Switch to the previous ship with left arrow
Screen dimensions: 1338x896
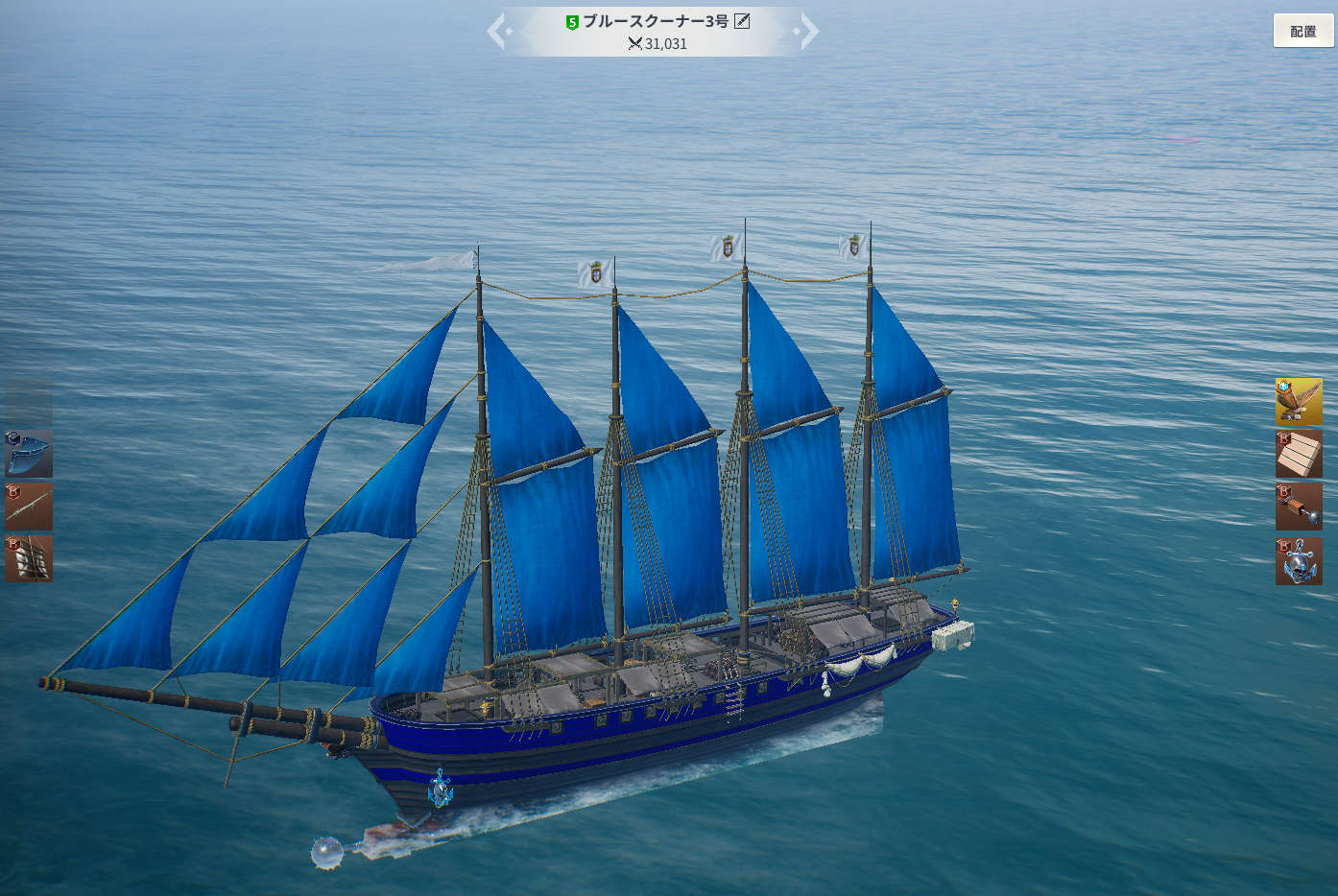tap(497, 32)
